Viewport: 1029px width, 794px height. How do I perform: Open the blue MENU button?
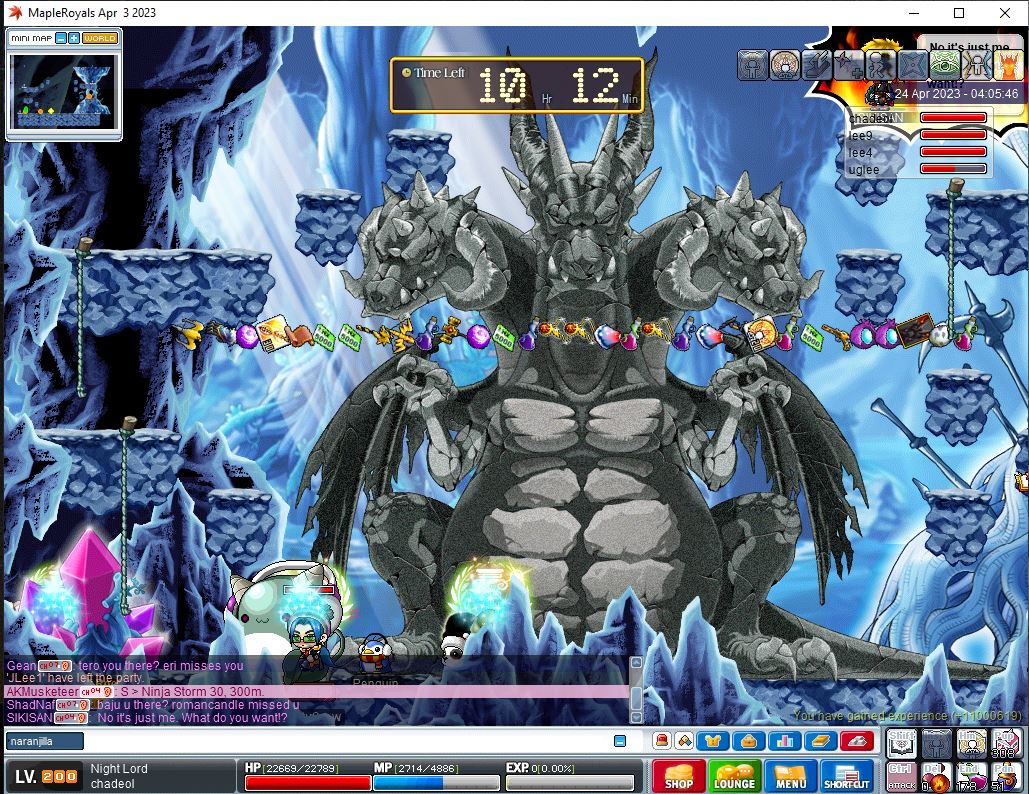(790, 776)
